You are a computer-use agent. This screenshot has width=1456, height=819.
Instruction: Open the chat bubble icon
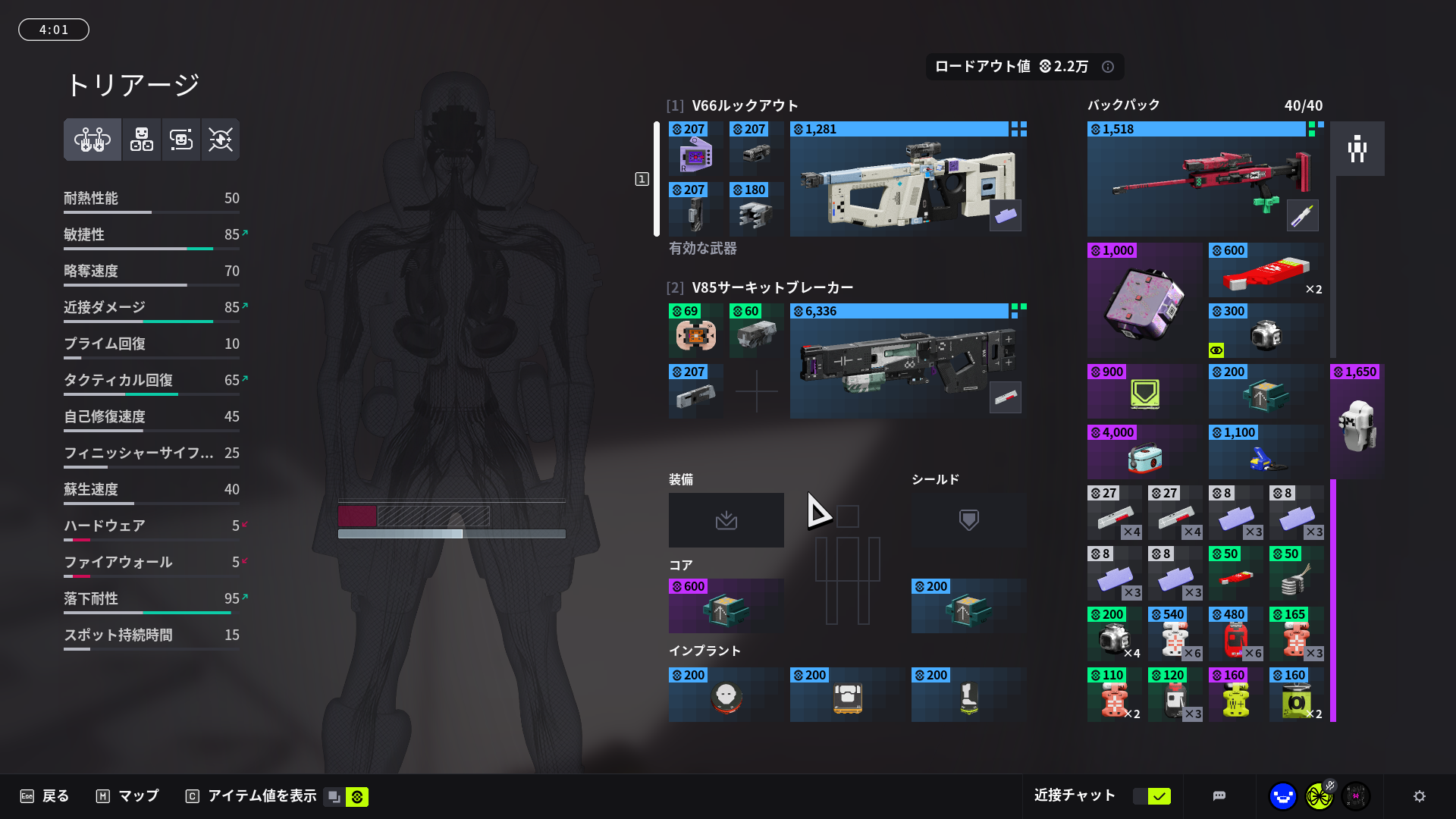coord(1219,796)
